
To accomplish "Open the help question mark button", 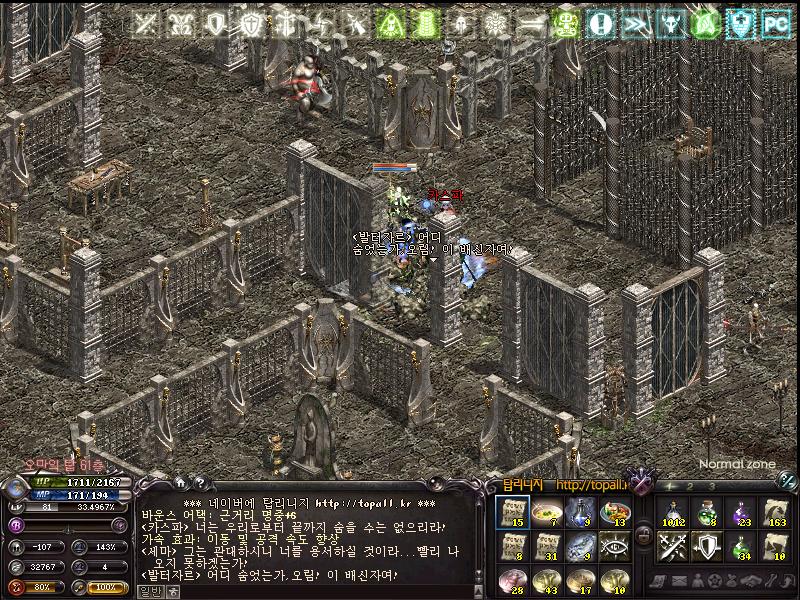I will [x=198, y=485].
